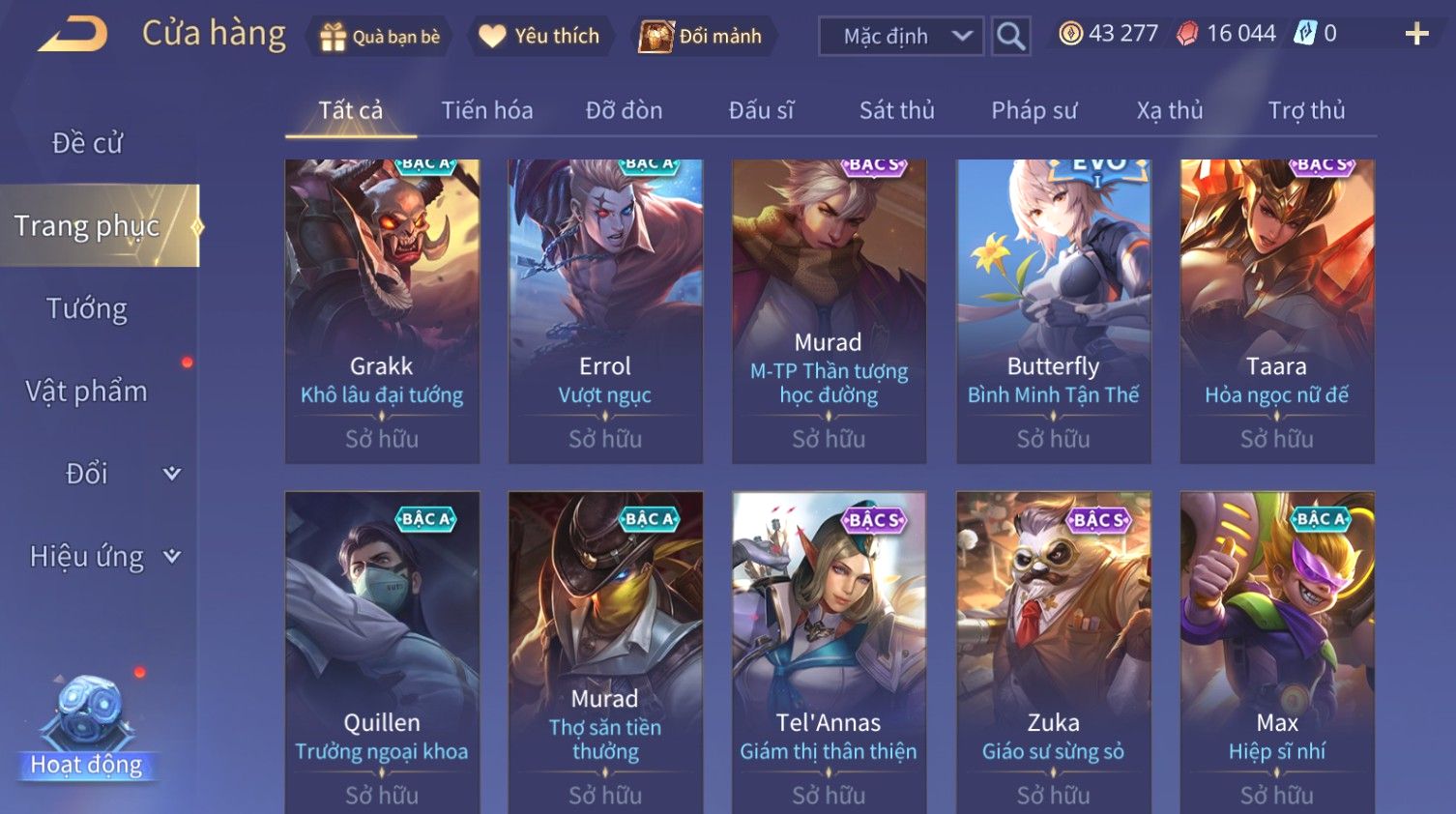Add currency with the plus button

[x=1416, y=35]
